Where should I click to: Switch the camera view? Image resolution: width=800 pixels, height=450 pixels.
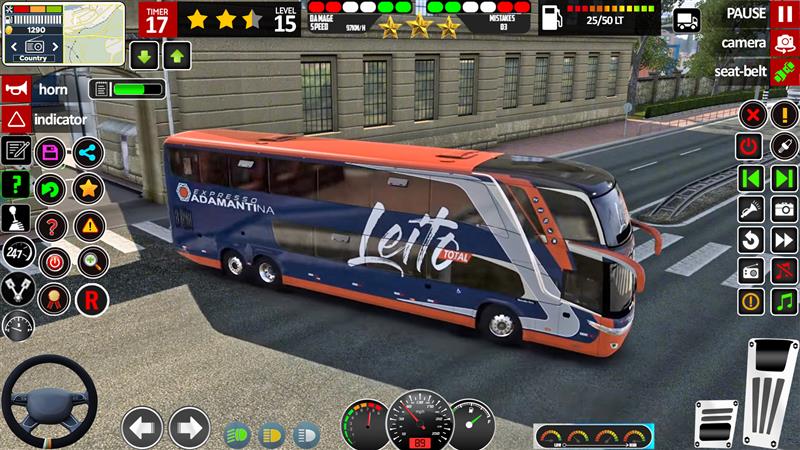[783, 43]
